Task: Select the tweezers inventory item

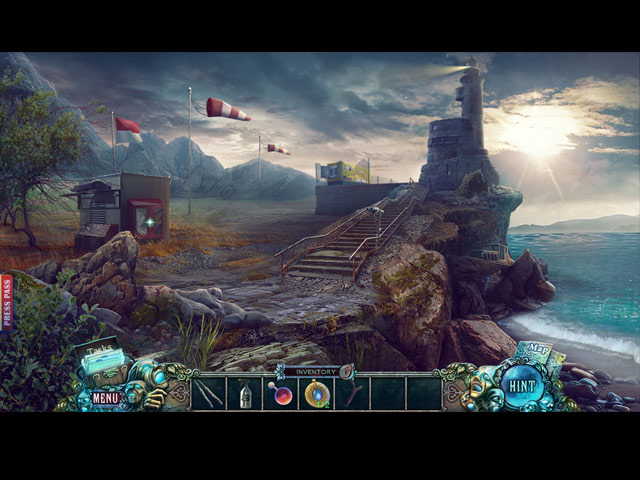Action: click(x=209, y=392)
